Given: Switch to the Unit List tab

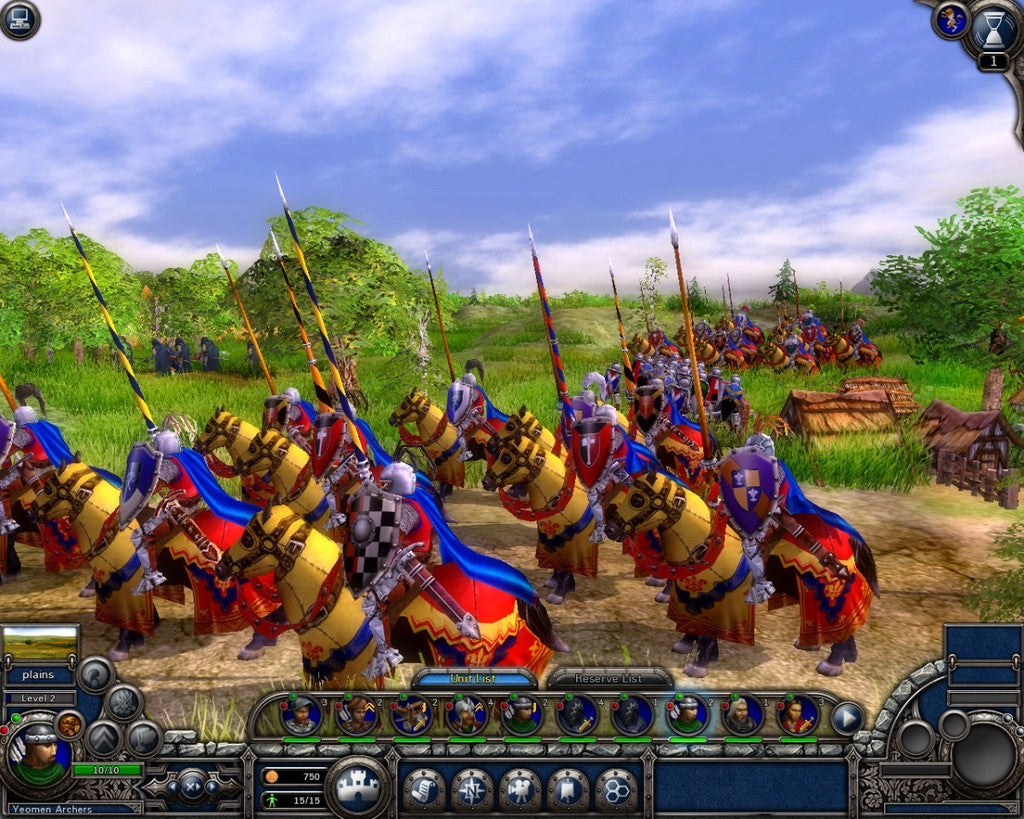Looking at the screenshot, I should (x=473, y=678).
